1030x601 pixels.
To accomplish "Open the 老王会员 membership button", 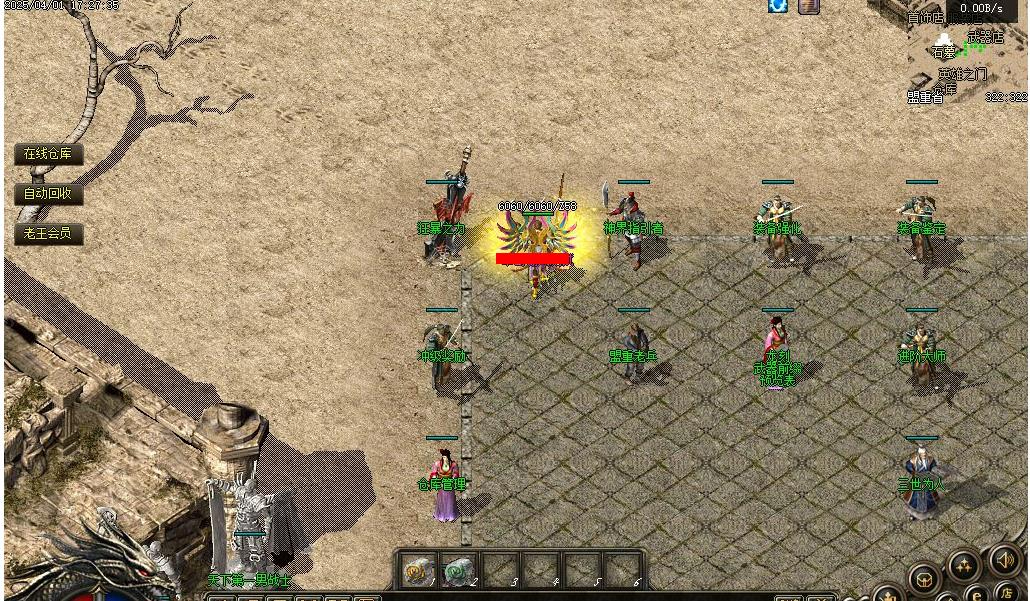I will [48, 234].
